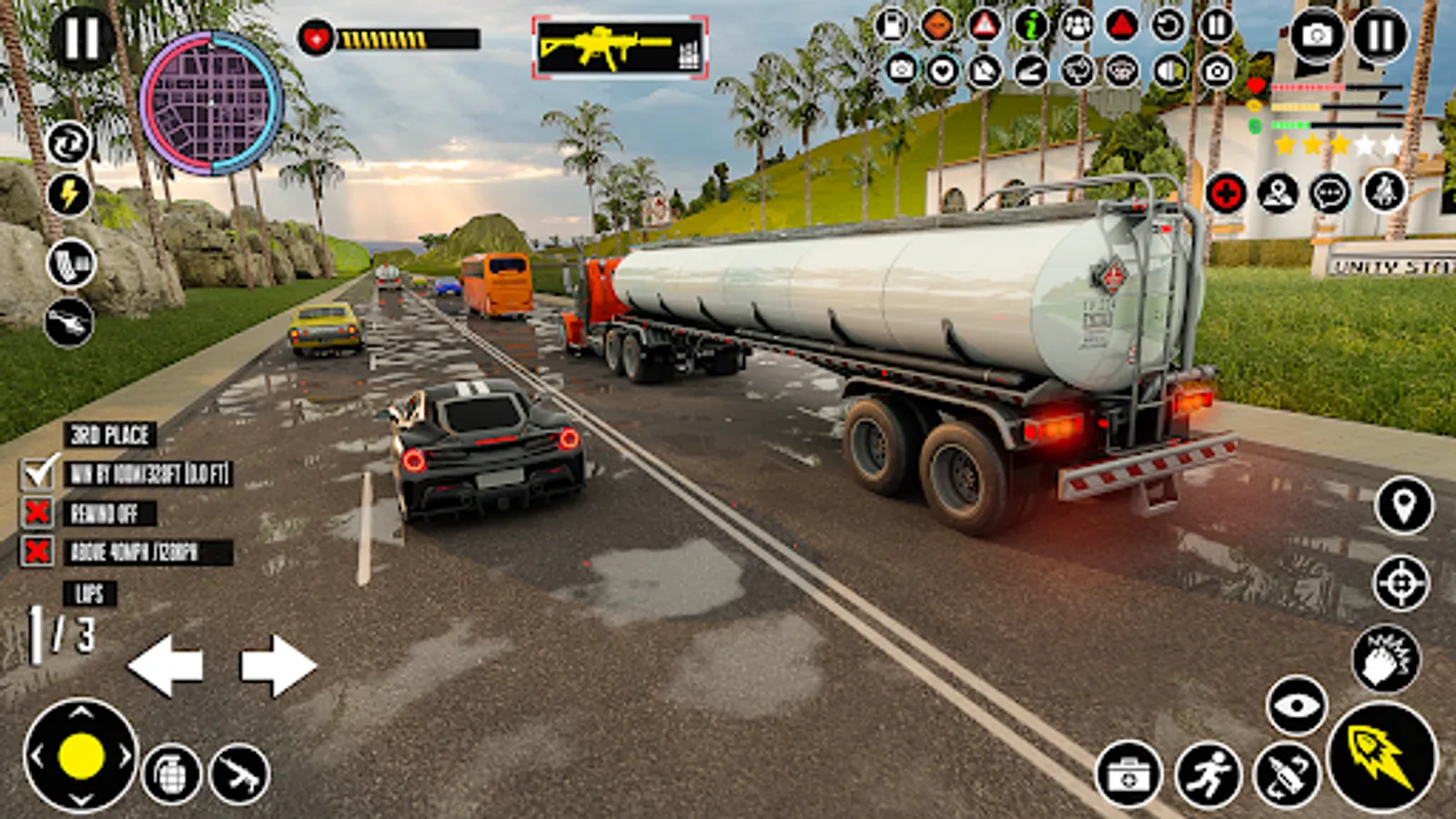Screen dimensions: 1456x819
Task: Steer right with the white right arrow
Action: [x=278, y=665]
